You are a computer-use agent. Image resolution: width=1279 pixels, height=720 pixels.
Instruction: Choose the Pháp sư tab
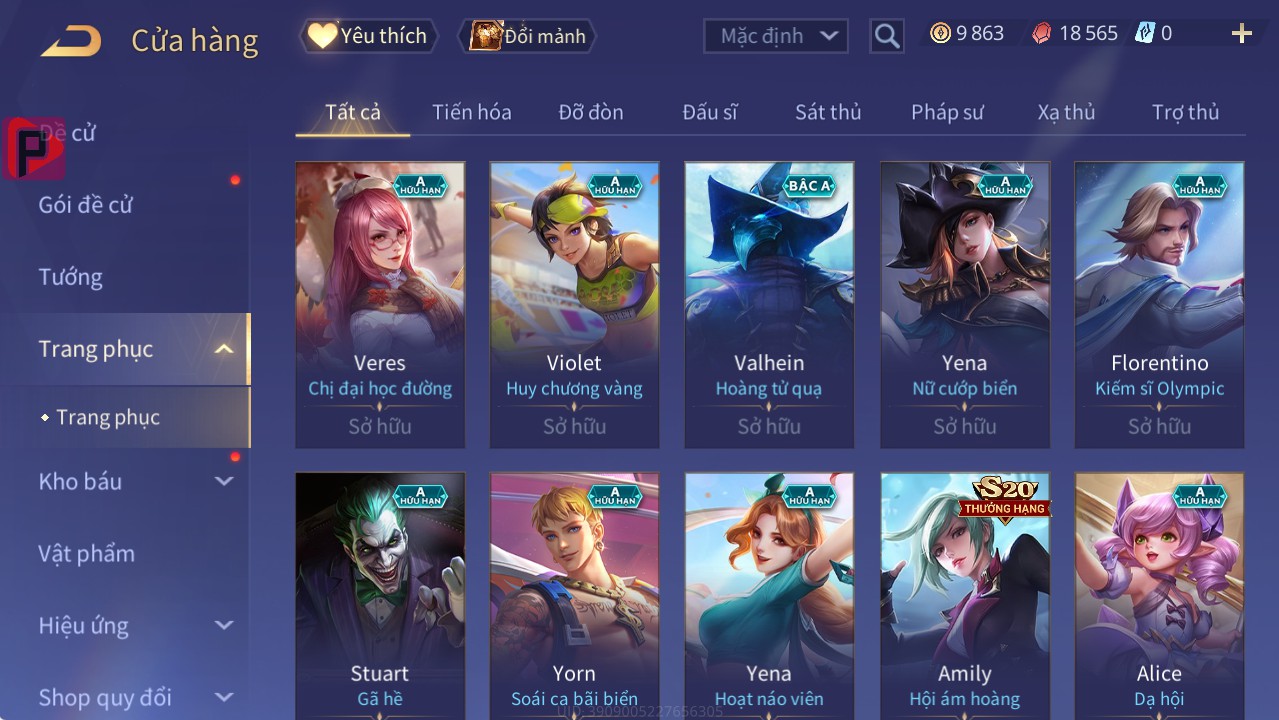click(x=947, y=112)
